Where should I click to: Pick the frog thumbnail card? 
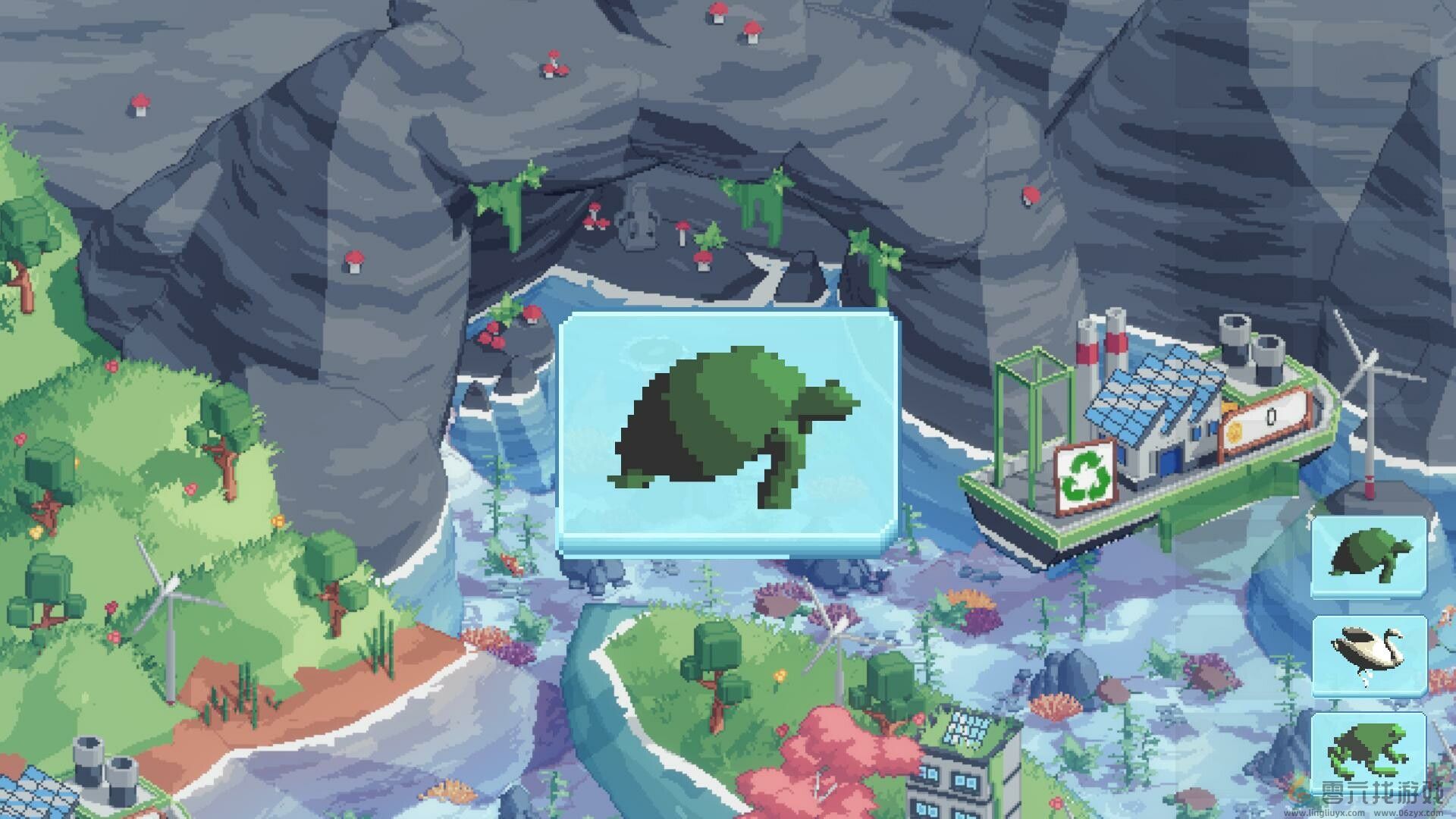pyautogui.click(x=1369, y=751)
